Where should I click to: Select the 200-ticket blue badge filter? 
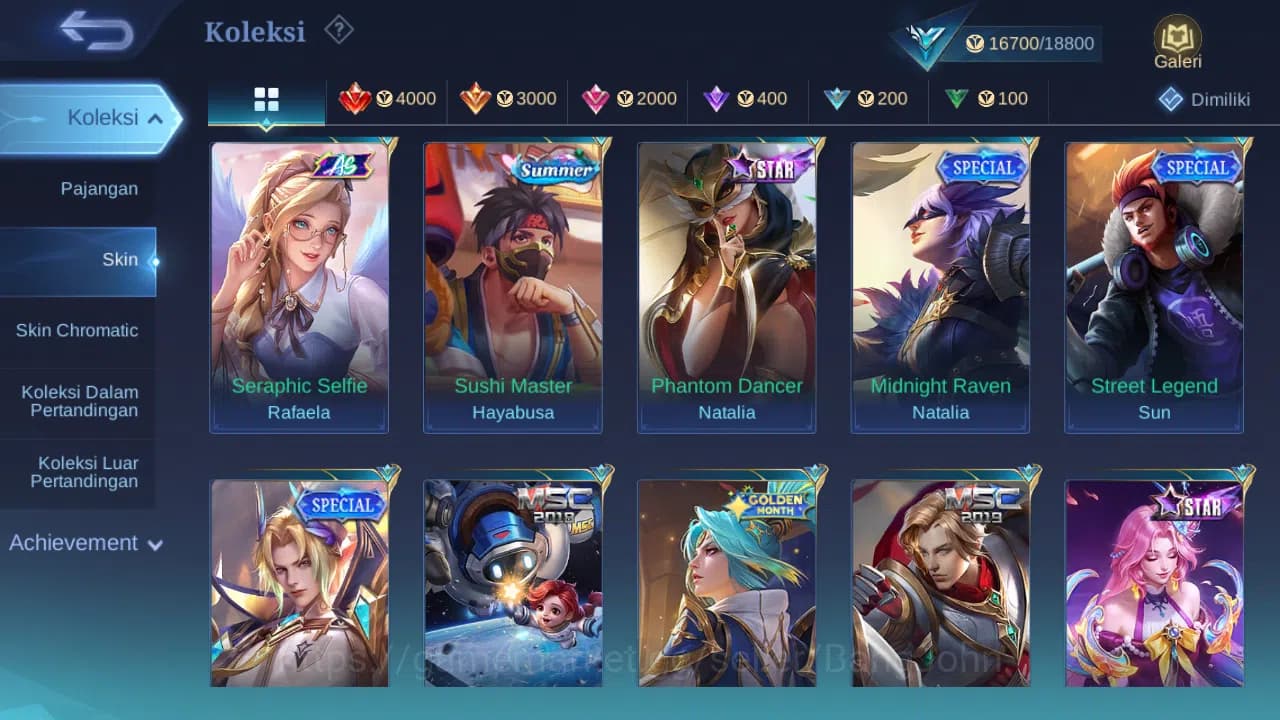[x=868, y=99]
